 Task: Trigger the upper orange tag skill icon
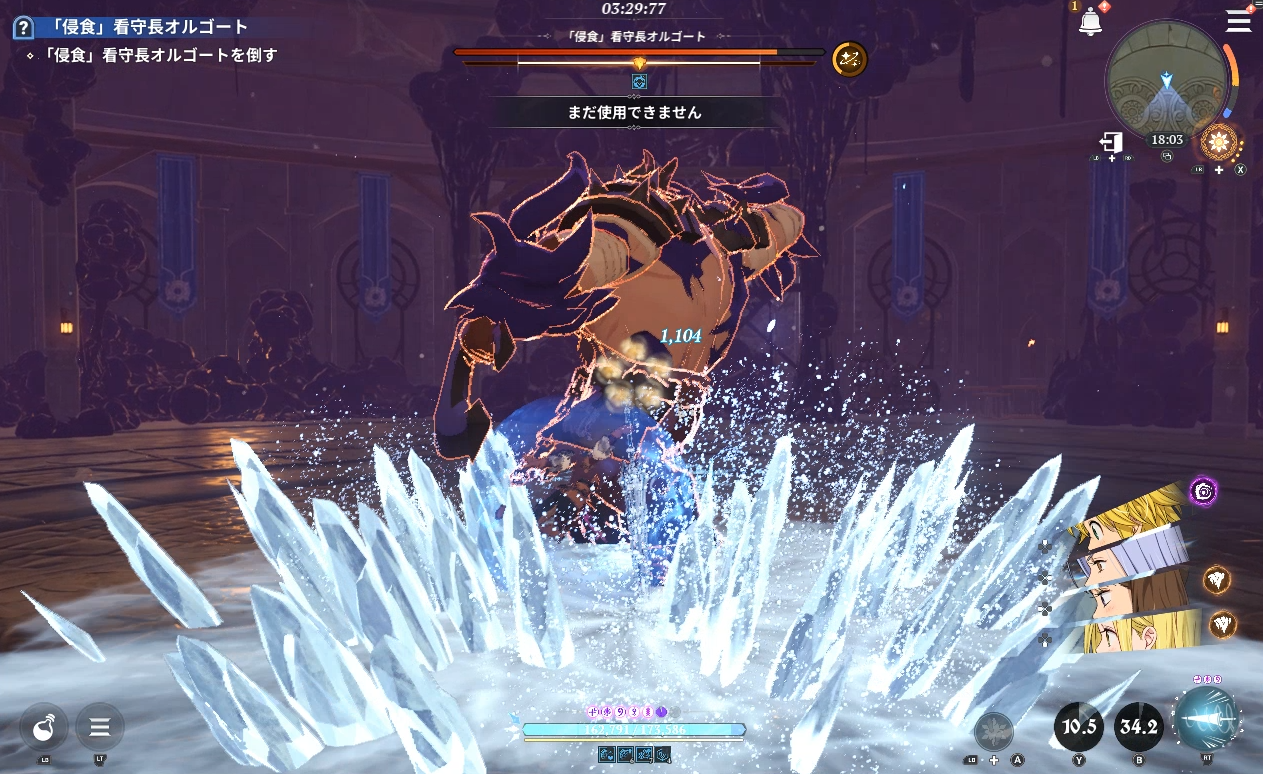(x=1217, y=579)
